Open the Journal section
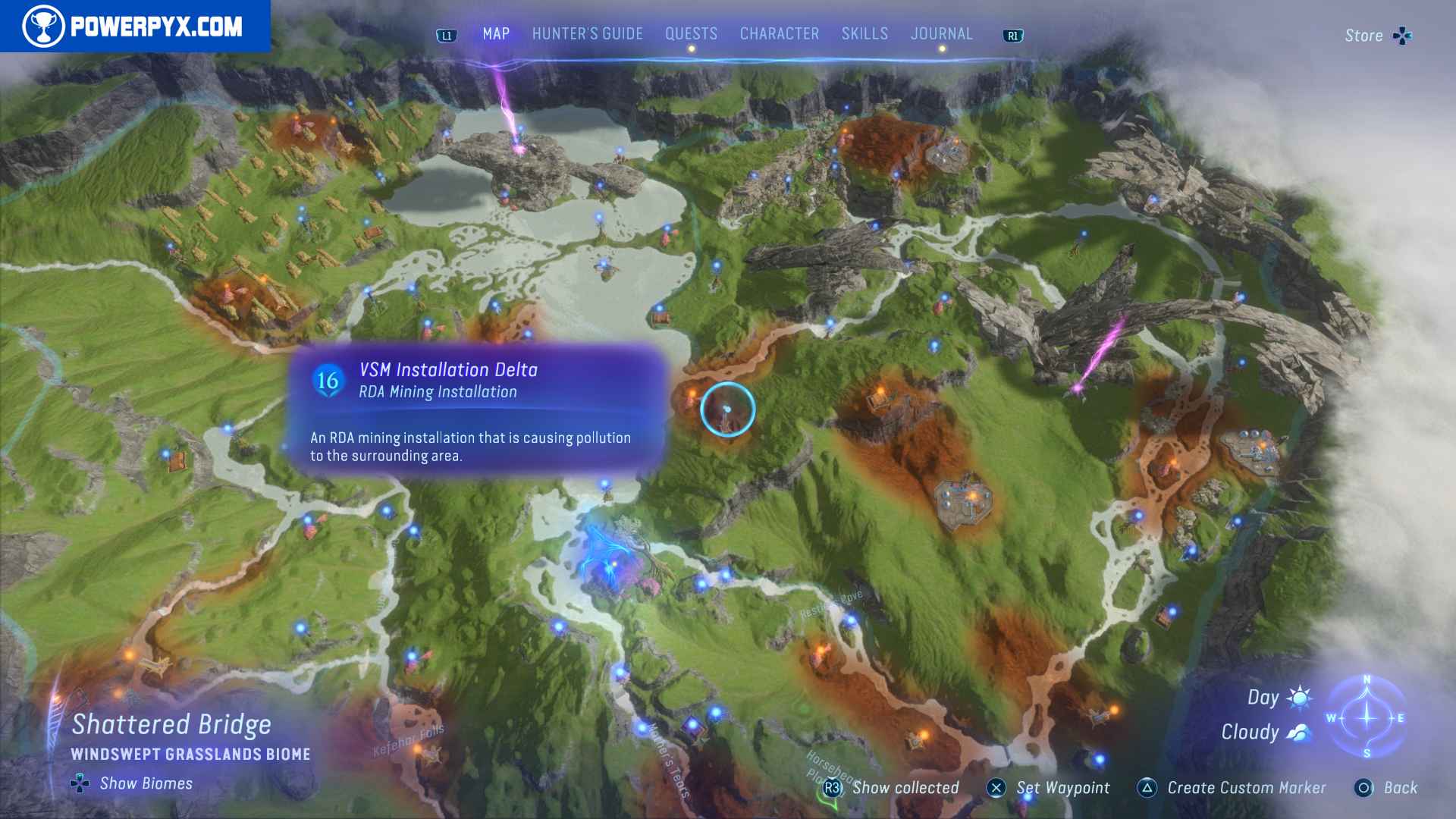The width and height of the screenshot is (1456, 819). tap(942, 33)
